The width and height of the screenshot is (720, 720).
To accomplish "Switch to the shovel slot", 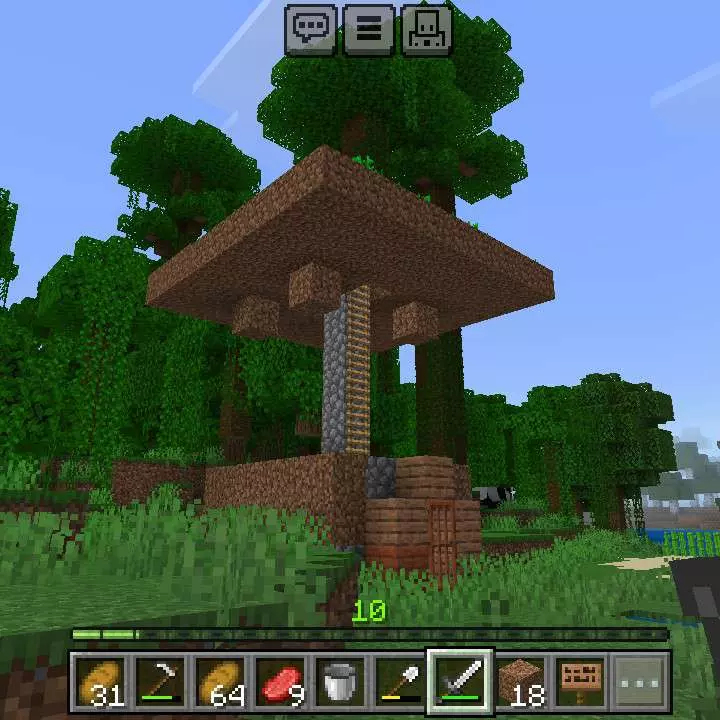I will pyautogui.click(x=400, y=682).
